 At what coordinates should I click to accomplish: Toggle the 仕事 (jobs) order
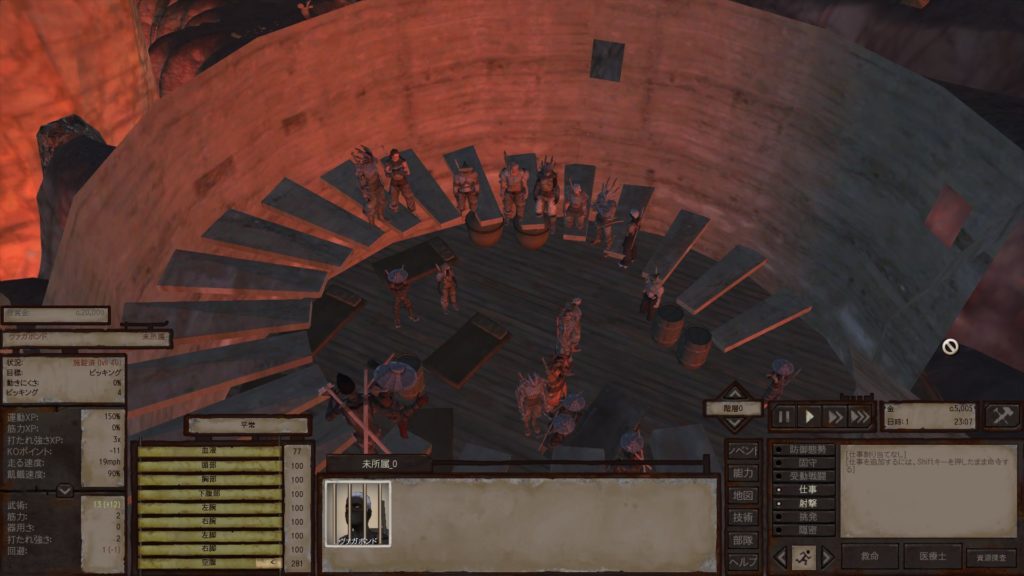click(803, 490)
